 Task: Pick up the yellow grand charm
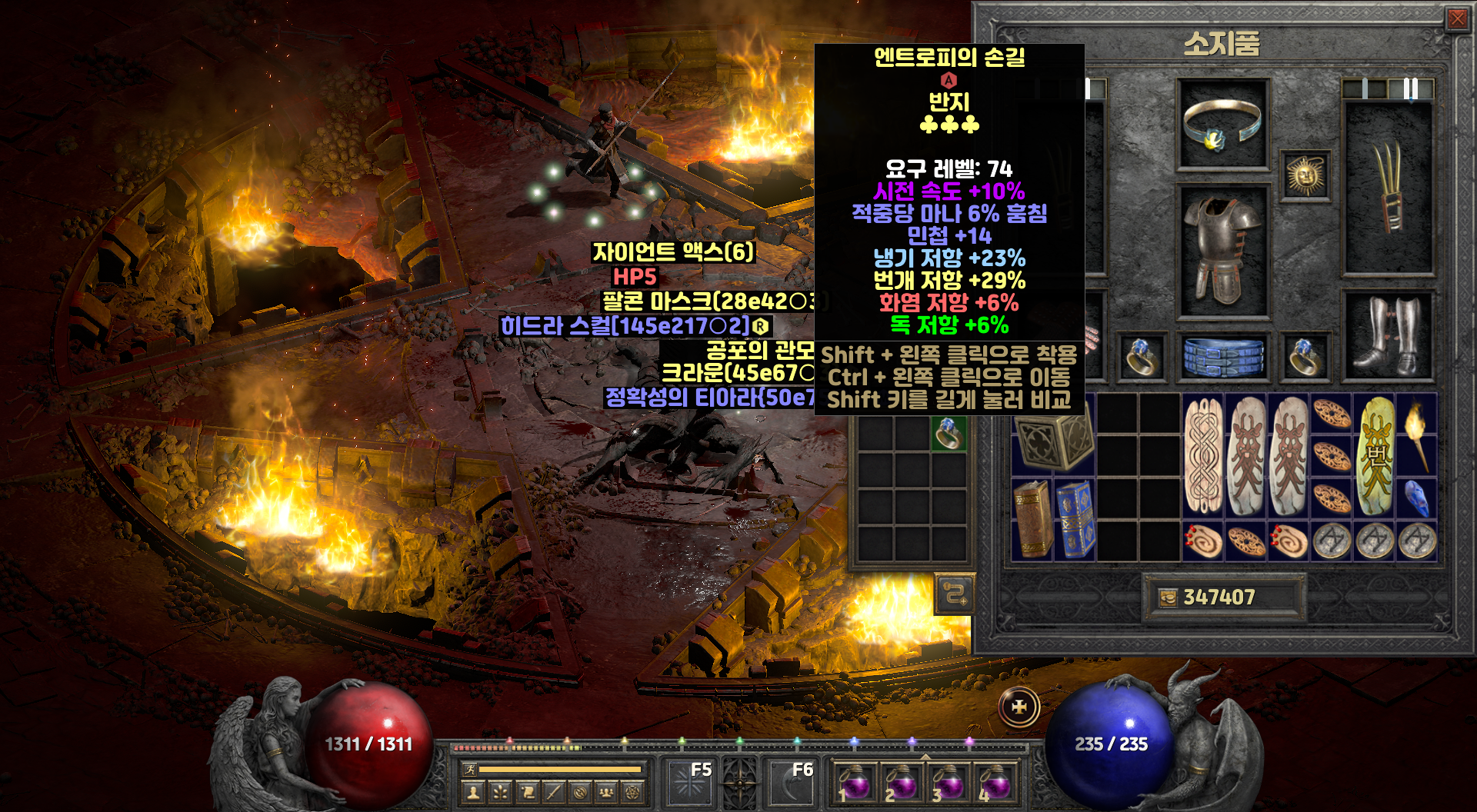[1375, 455]
